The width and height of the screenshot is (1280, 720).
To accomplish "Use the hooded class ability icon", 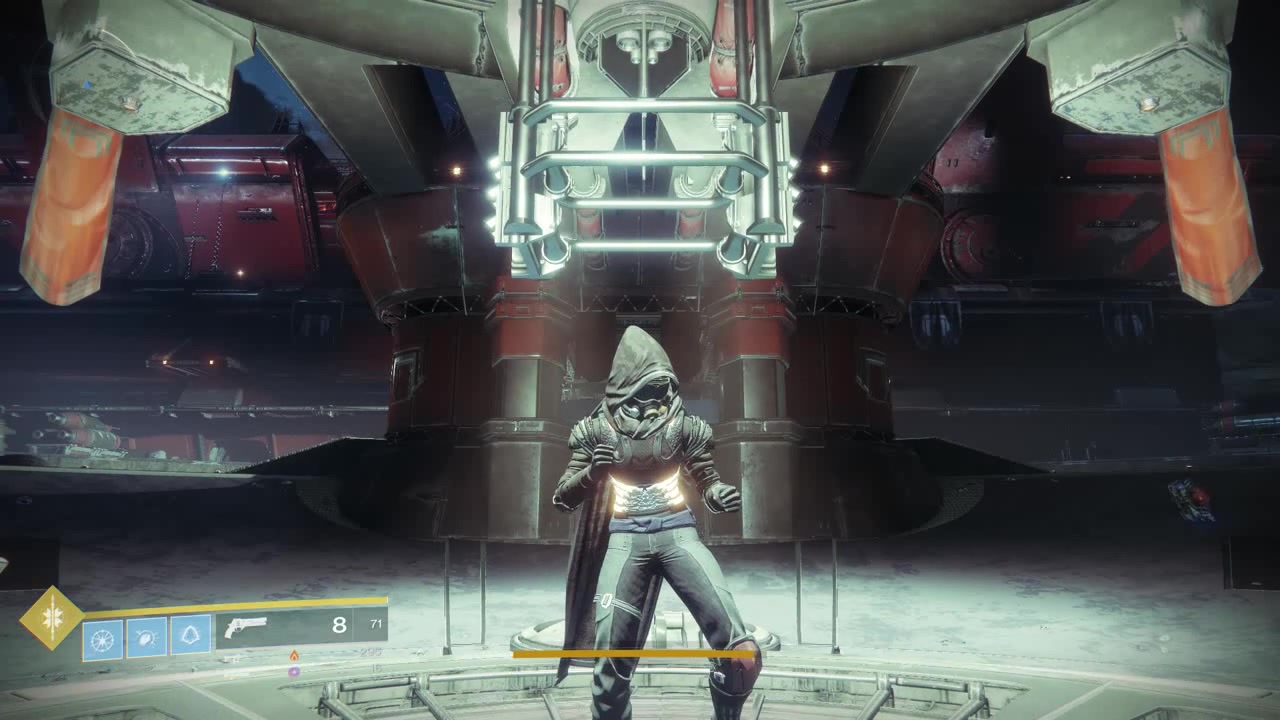I will click(191, 634).
